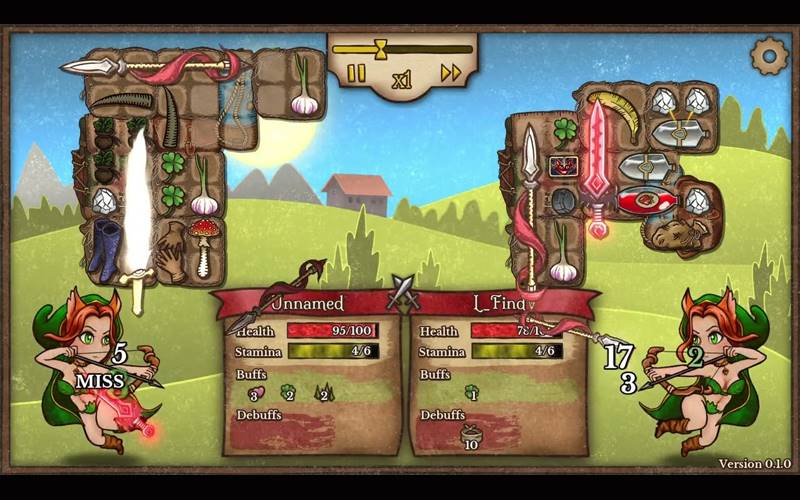
Task: Inspect the red demon face card
Action: click(563, 165)
